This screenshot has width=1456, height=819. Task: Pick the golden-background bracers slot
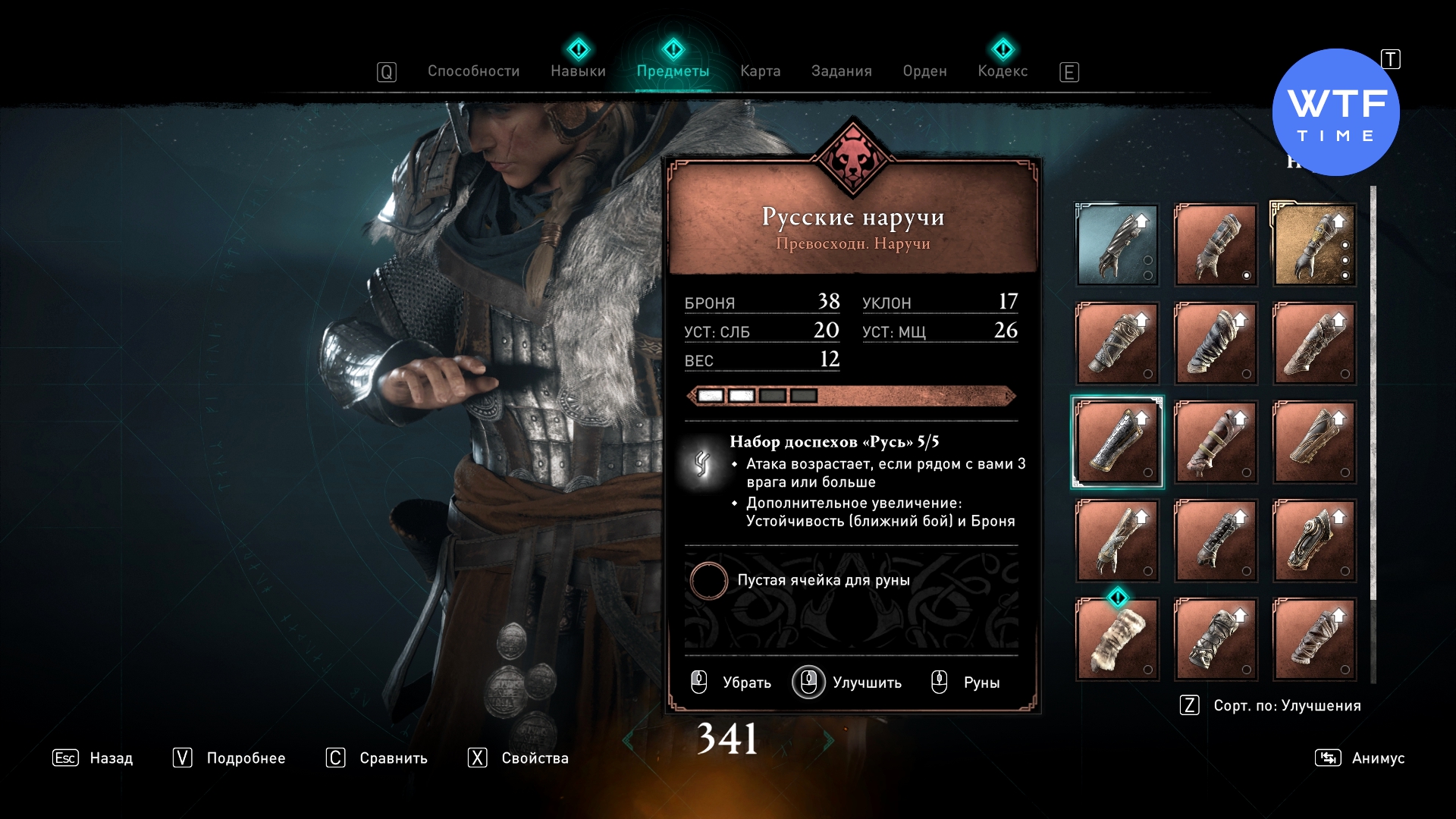(x=1314, y=245)
